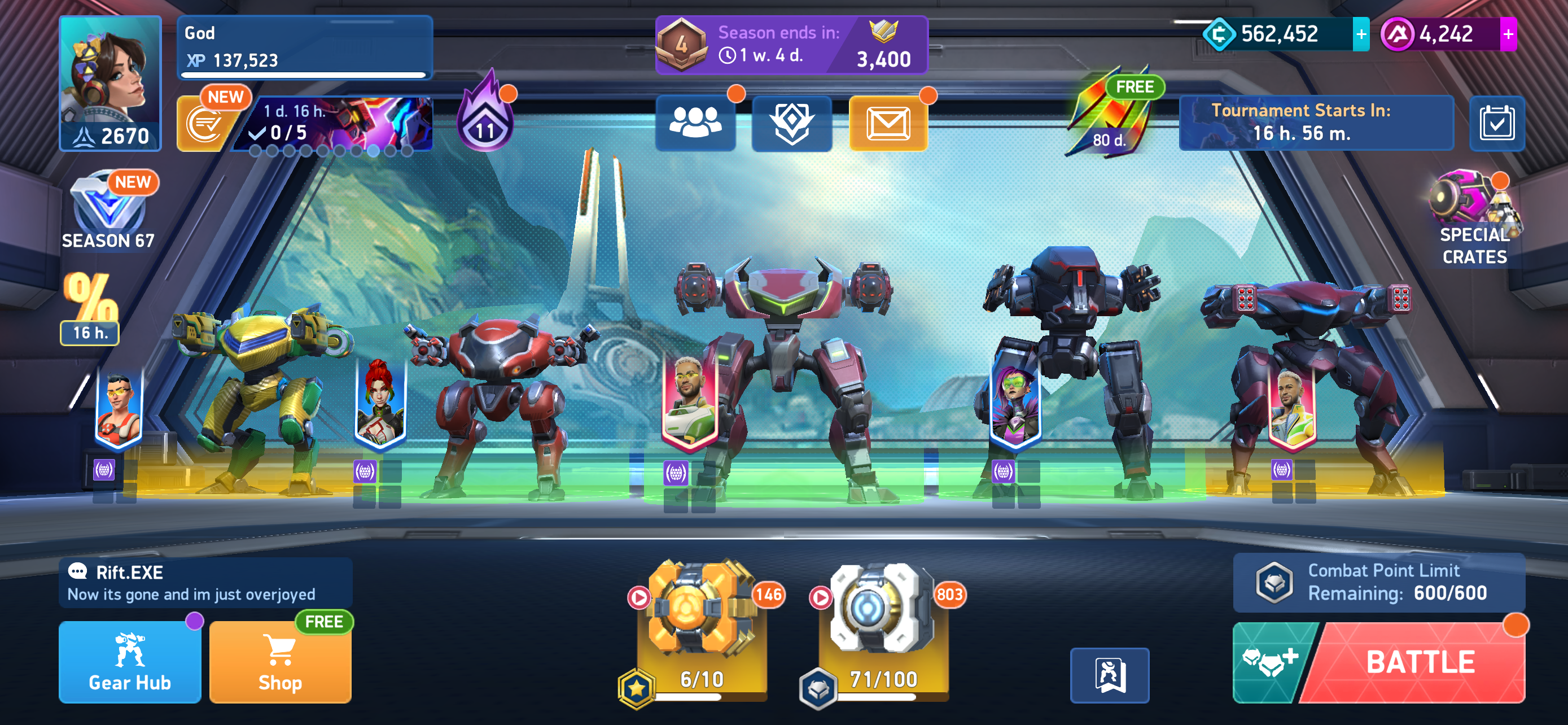Open the Gear Hub
The width and height of the screenshot is (1568, 725).
tap(130, 662)
